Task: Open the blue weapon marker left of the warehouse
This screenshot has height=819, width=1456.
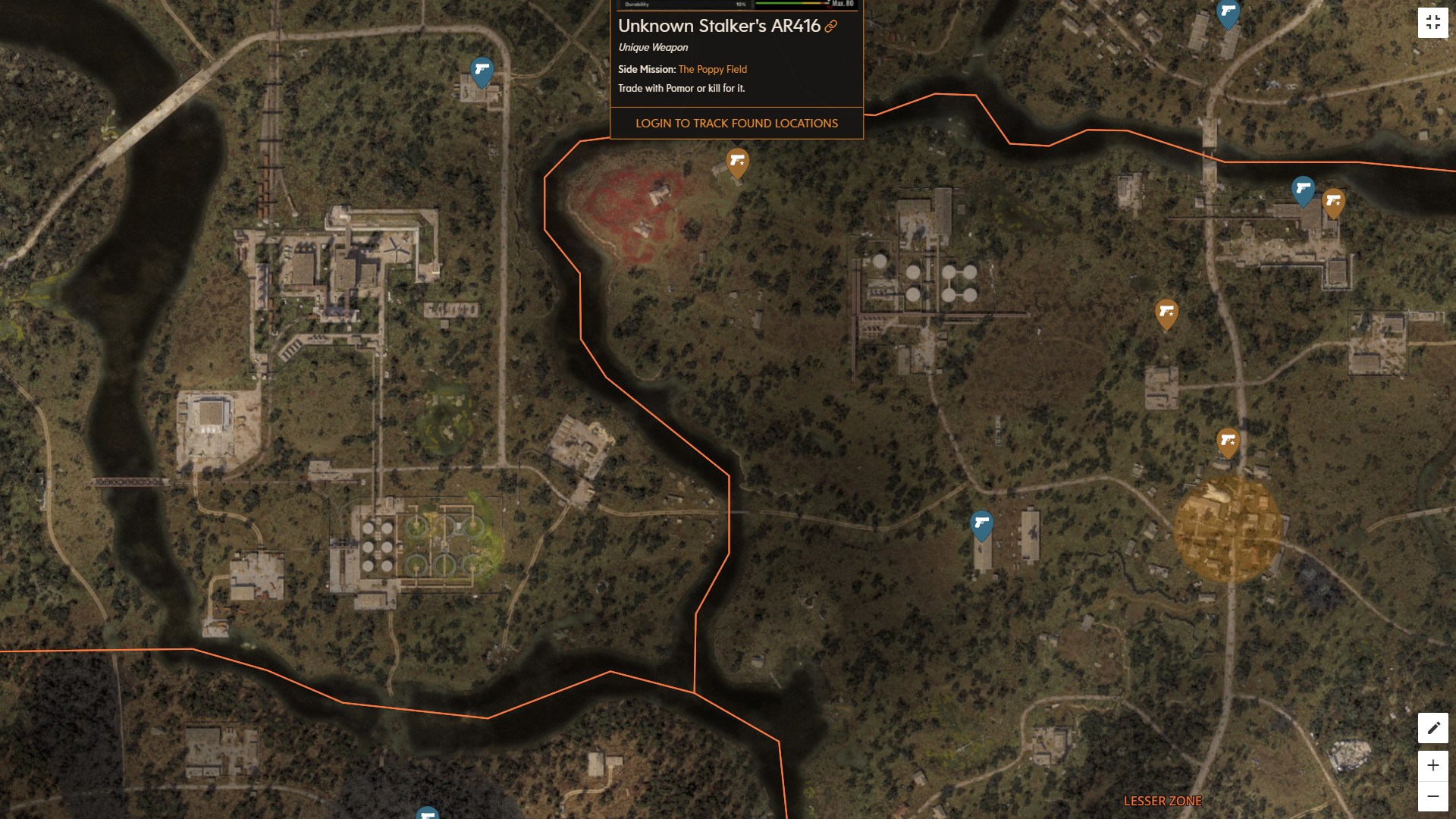Action: [x=984, y=522]
